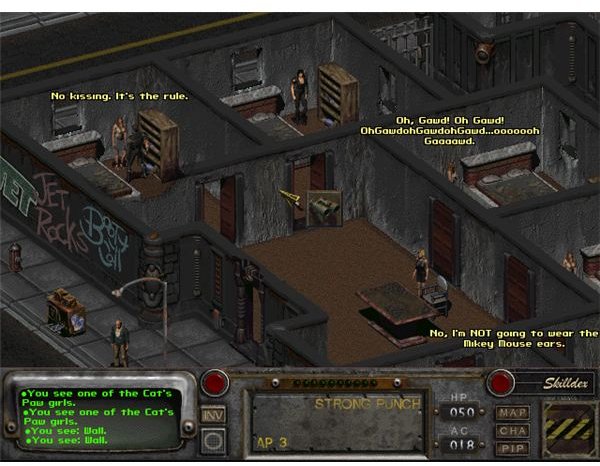Open the CHA character sheet

512,429
